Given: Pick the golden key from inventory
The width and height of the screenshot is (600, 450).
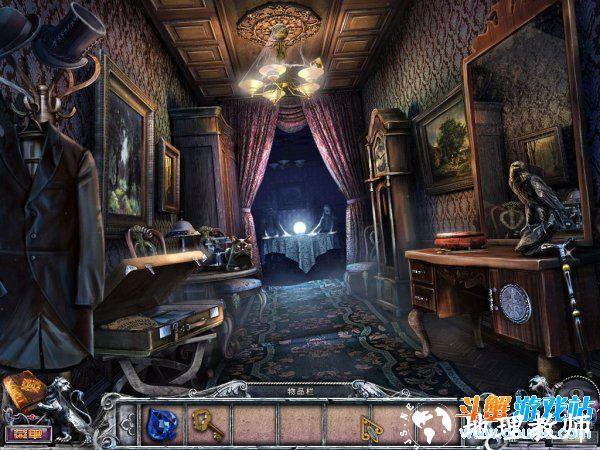Looking at the screenshot, I should click(205, 423).
